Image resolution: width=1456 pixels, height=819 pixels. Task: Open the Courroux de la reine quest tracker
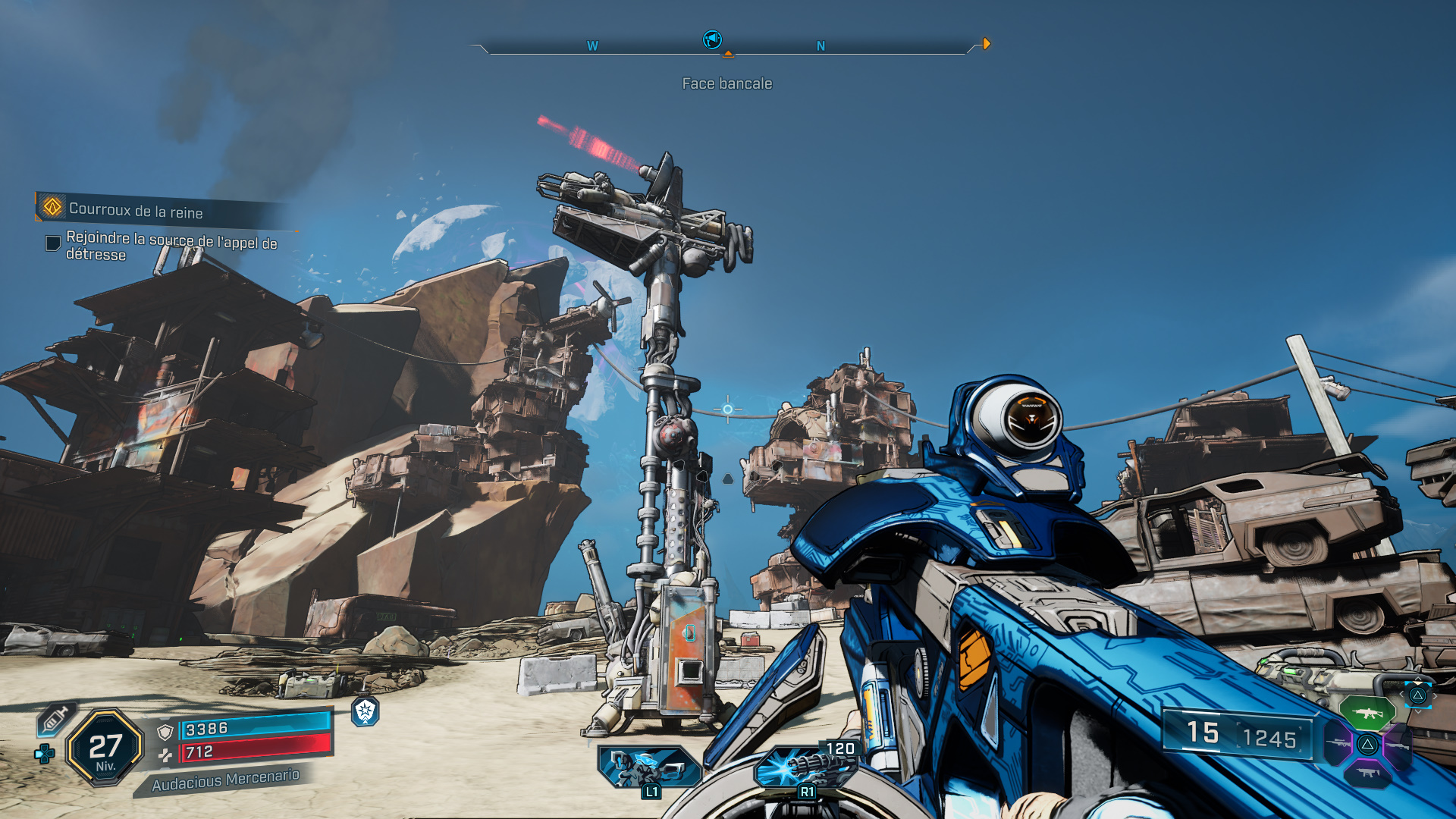coord(136,209)
